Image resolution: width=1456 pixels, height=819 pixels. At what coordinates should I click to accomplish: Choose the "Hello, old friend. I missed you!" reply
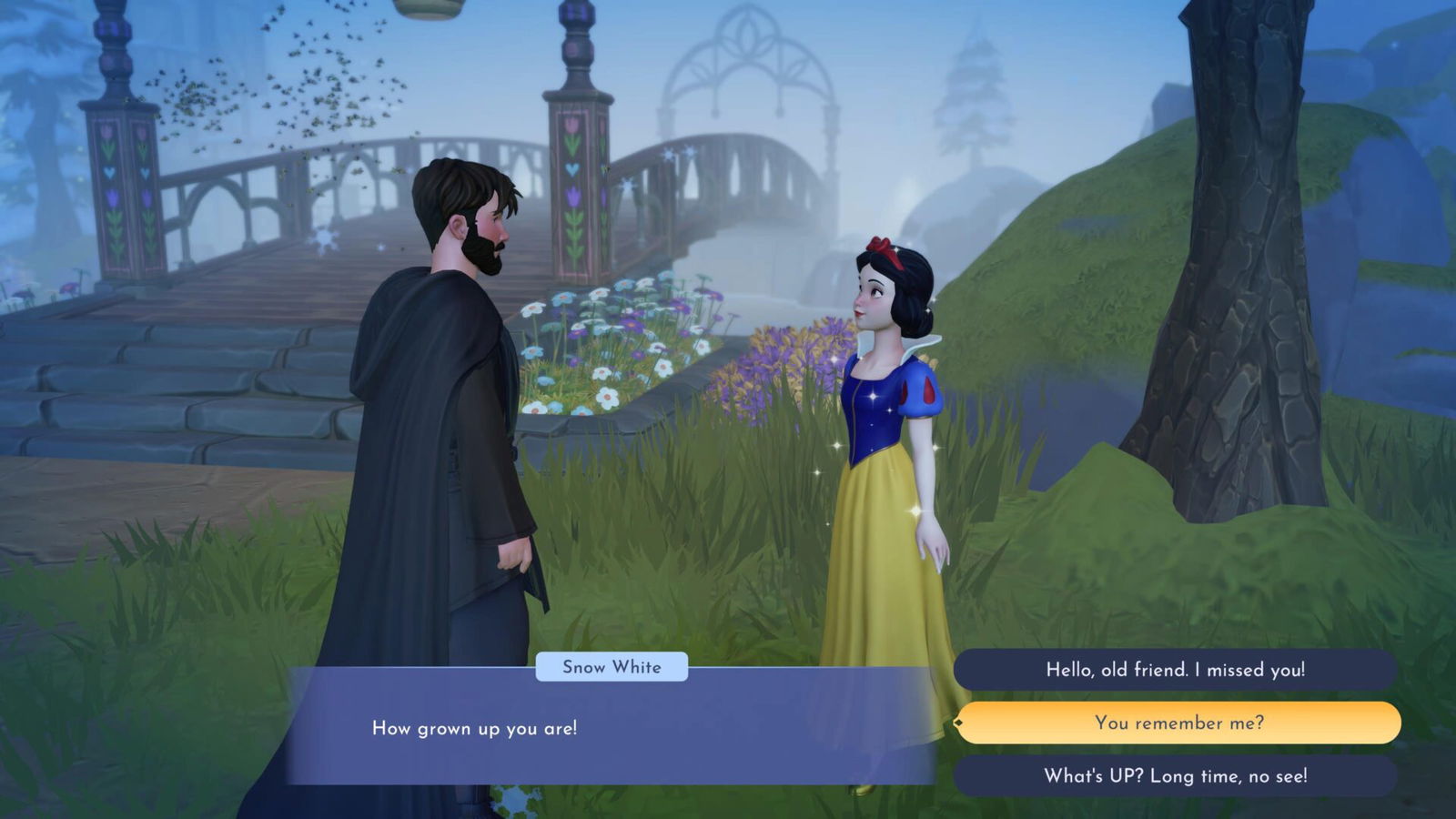click(1176, 669)
